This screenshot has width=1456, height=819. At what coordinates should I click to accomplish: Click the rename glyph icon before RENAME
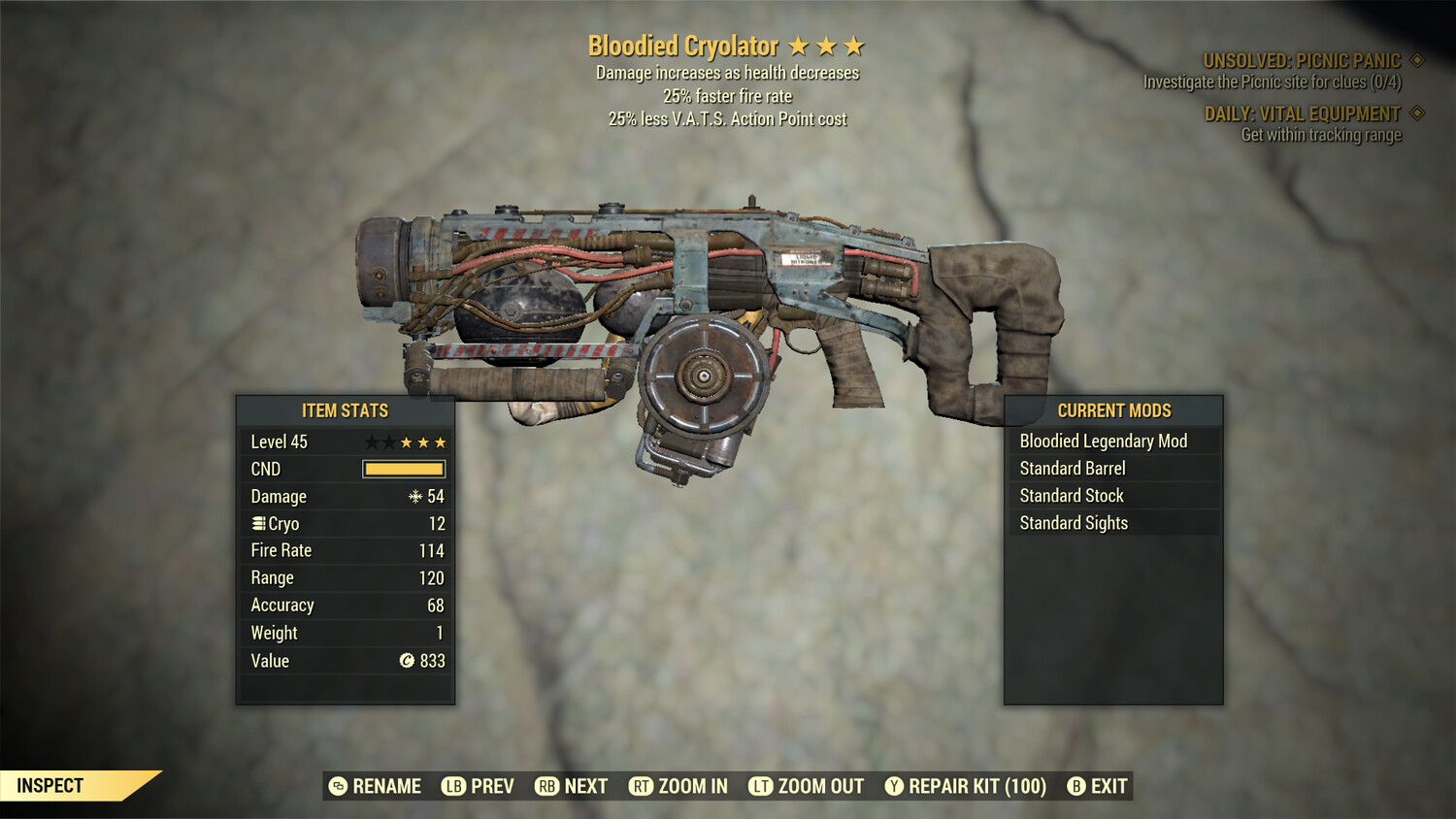coord(339,786)
